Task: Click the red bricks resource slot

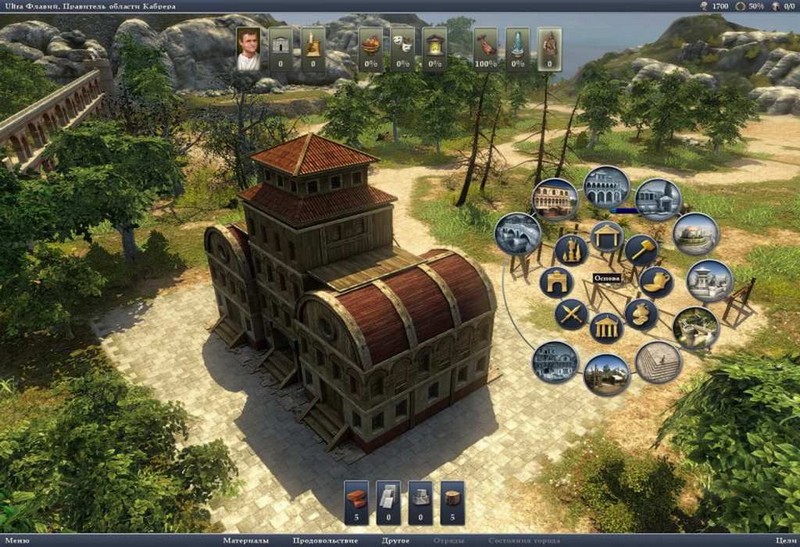Action: click(357, 502)
